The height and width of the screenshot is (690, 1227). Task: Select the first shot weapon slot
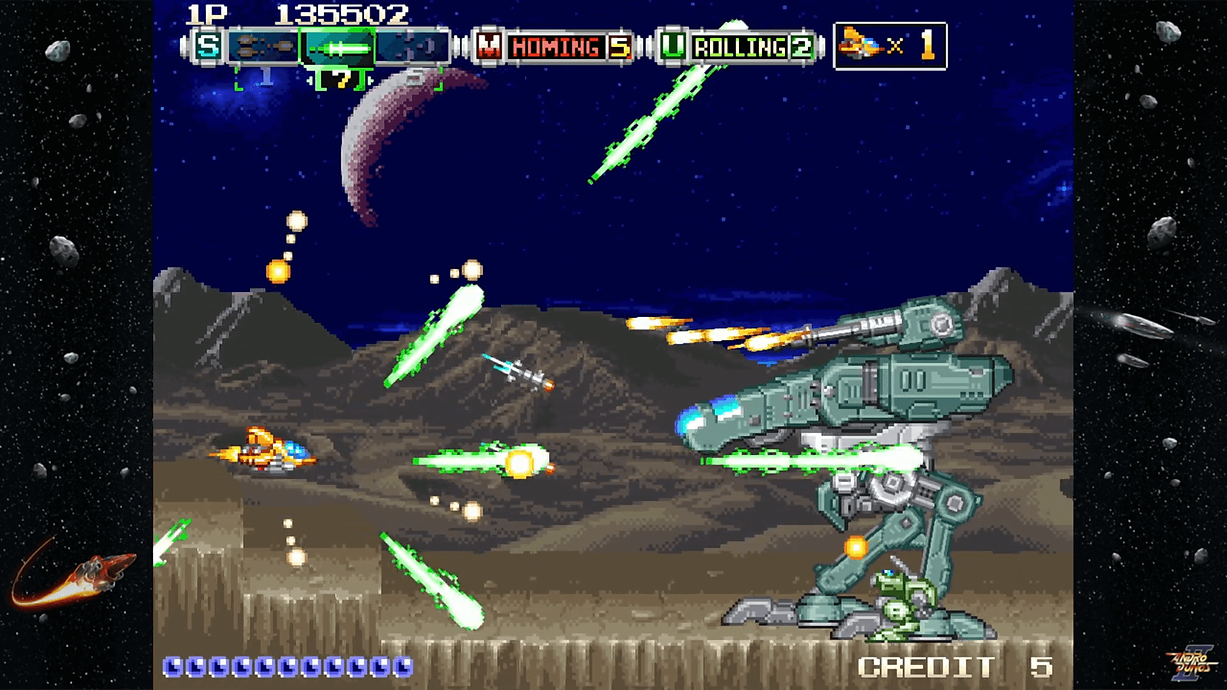pos(265,47)
